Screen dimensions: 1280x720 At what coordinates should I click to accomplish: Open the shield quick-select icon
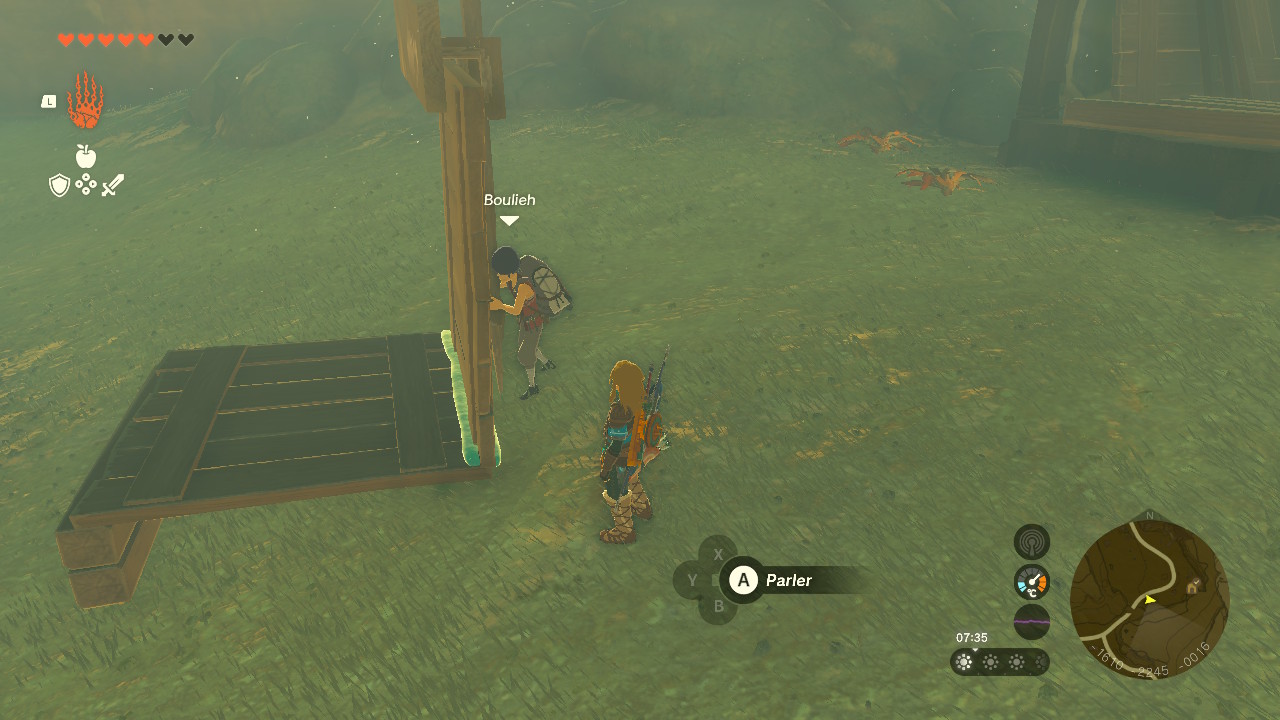(x=60, y=185)
